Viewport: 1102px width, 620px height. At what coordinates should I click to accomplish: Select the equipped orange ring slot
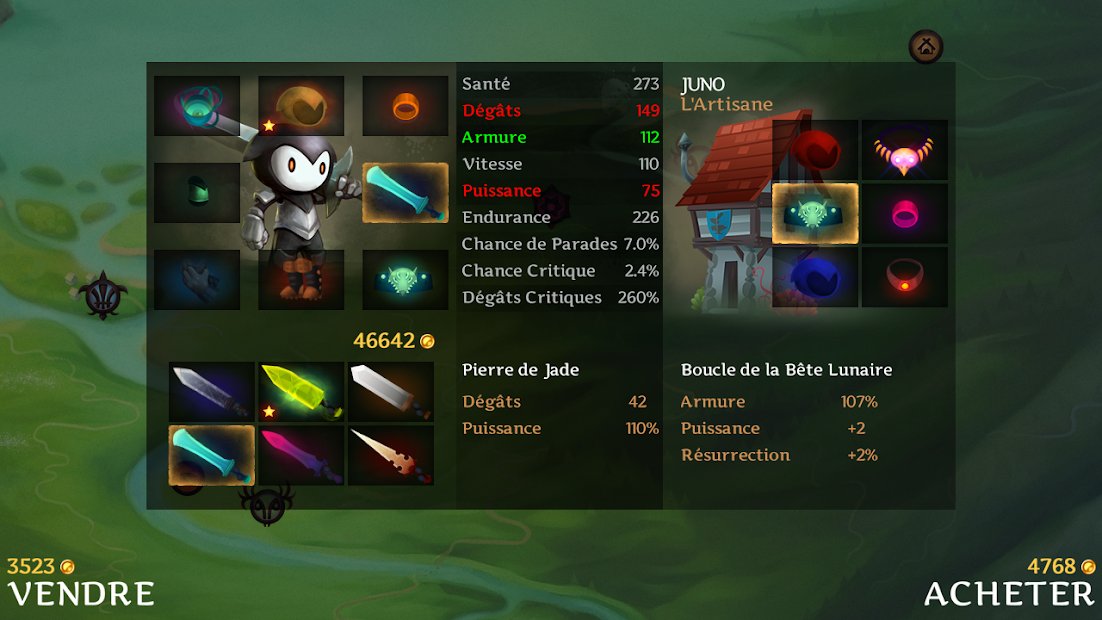coord(405,106)
